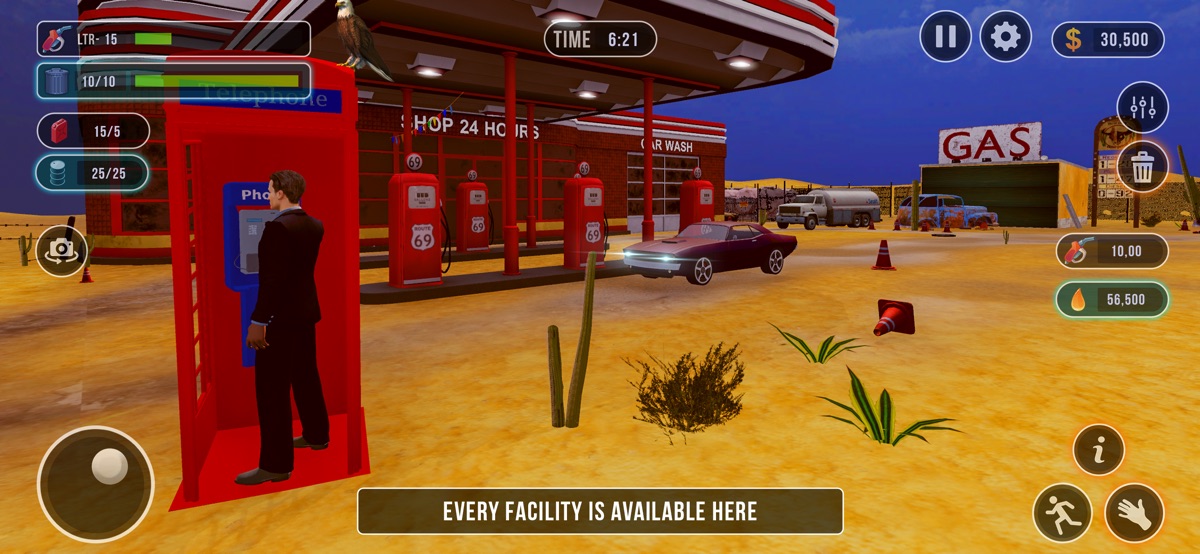Open the gear settings menu
Screen dimensions: 1200x554
[1005, 38]
